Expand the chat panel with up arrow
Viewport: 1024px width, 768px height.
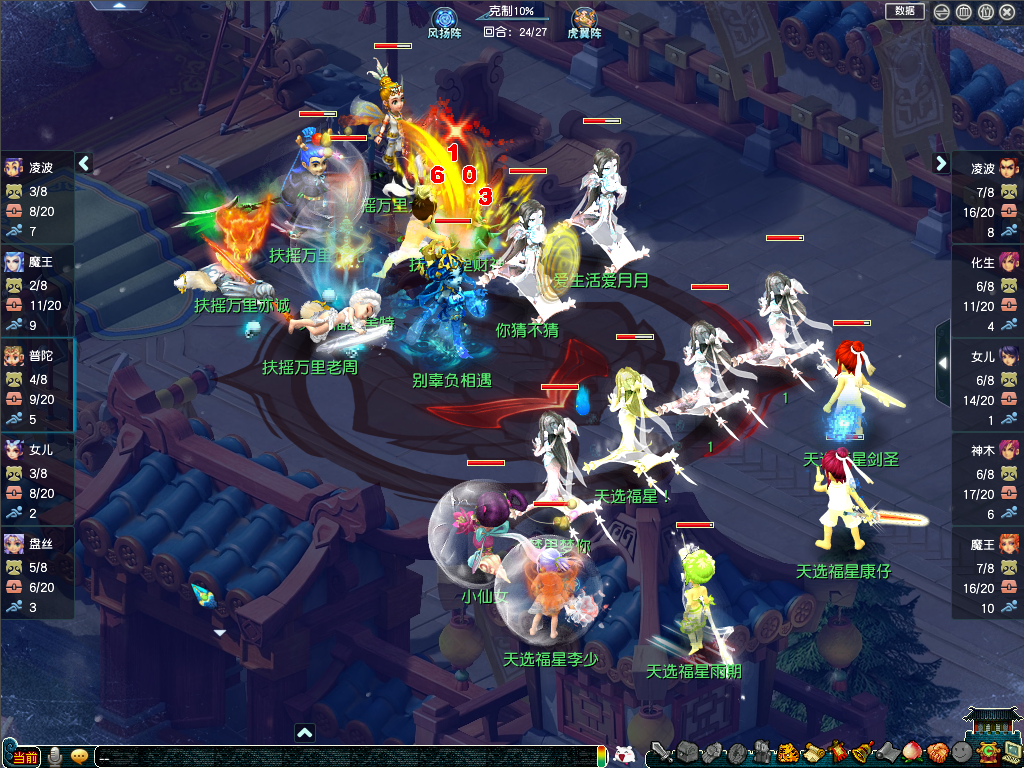[305, 732]
